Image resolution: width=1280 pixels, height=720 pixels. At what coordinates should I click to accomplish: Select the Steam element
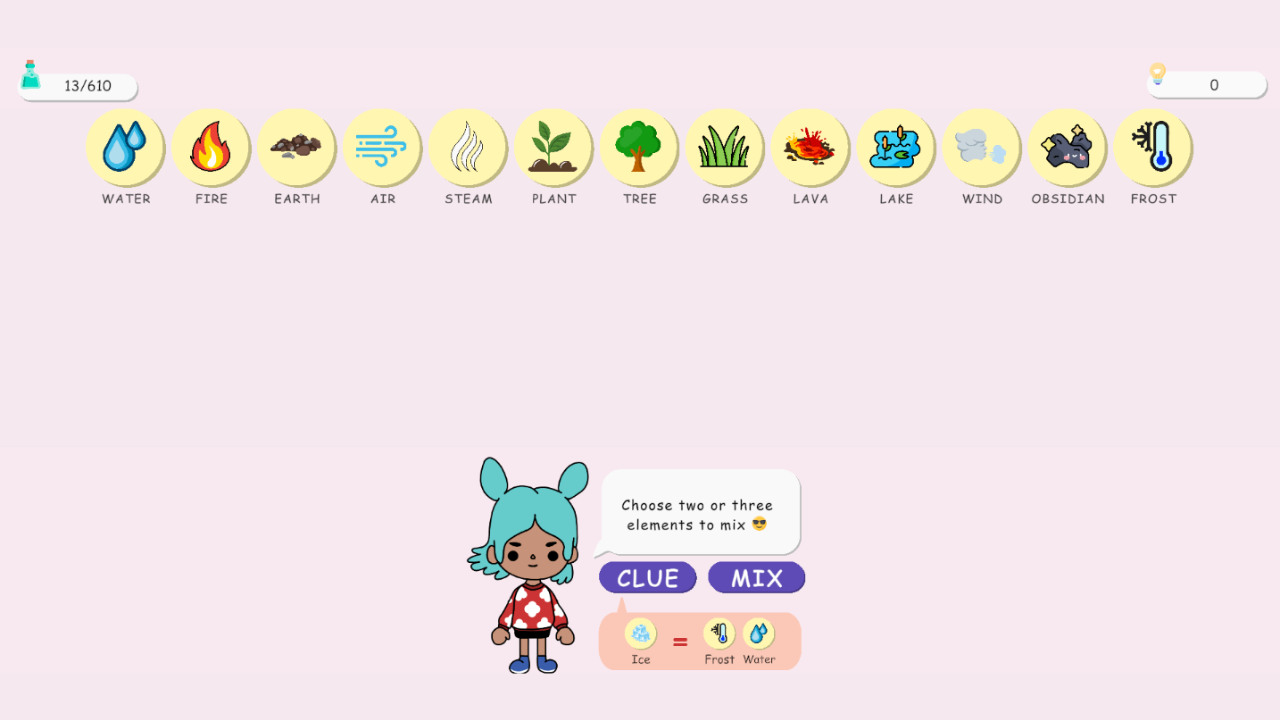click(468, 148)
